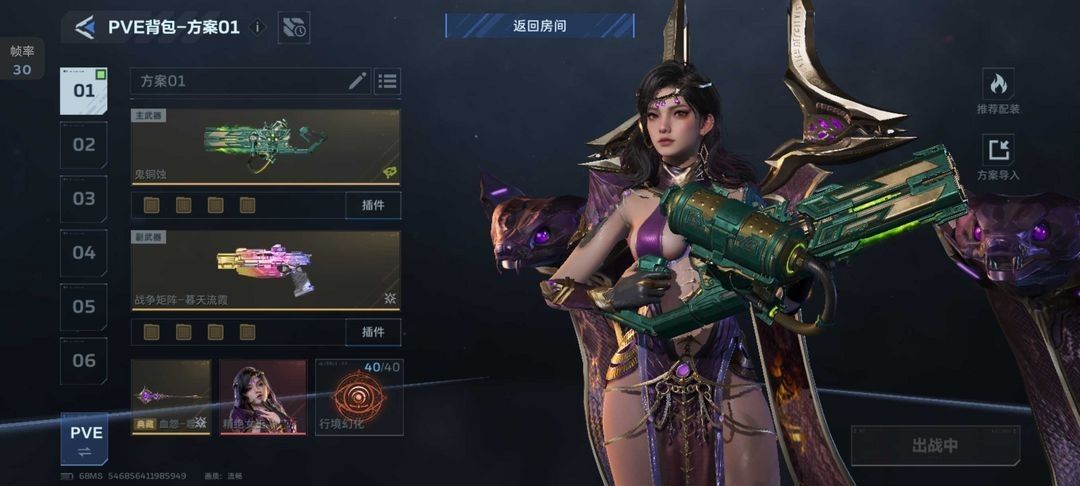Viewport: 1080px width, 486px height.
Task: Switch to loadout tab 03
Action: 84,199
